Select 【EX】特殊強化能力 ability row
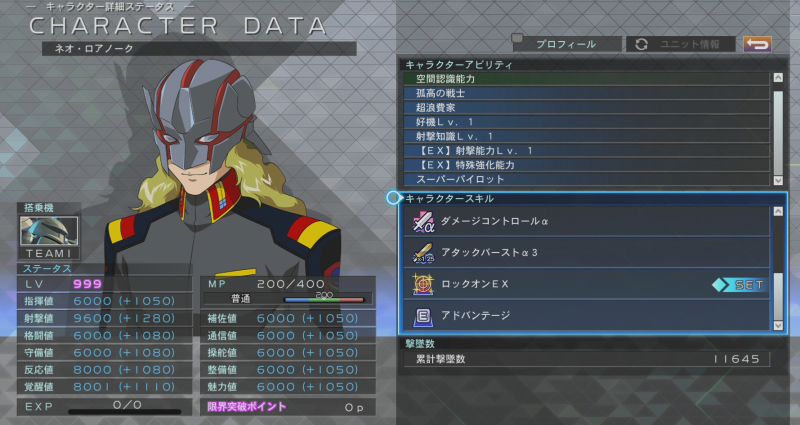 coord(586,165)
